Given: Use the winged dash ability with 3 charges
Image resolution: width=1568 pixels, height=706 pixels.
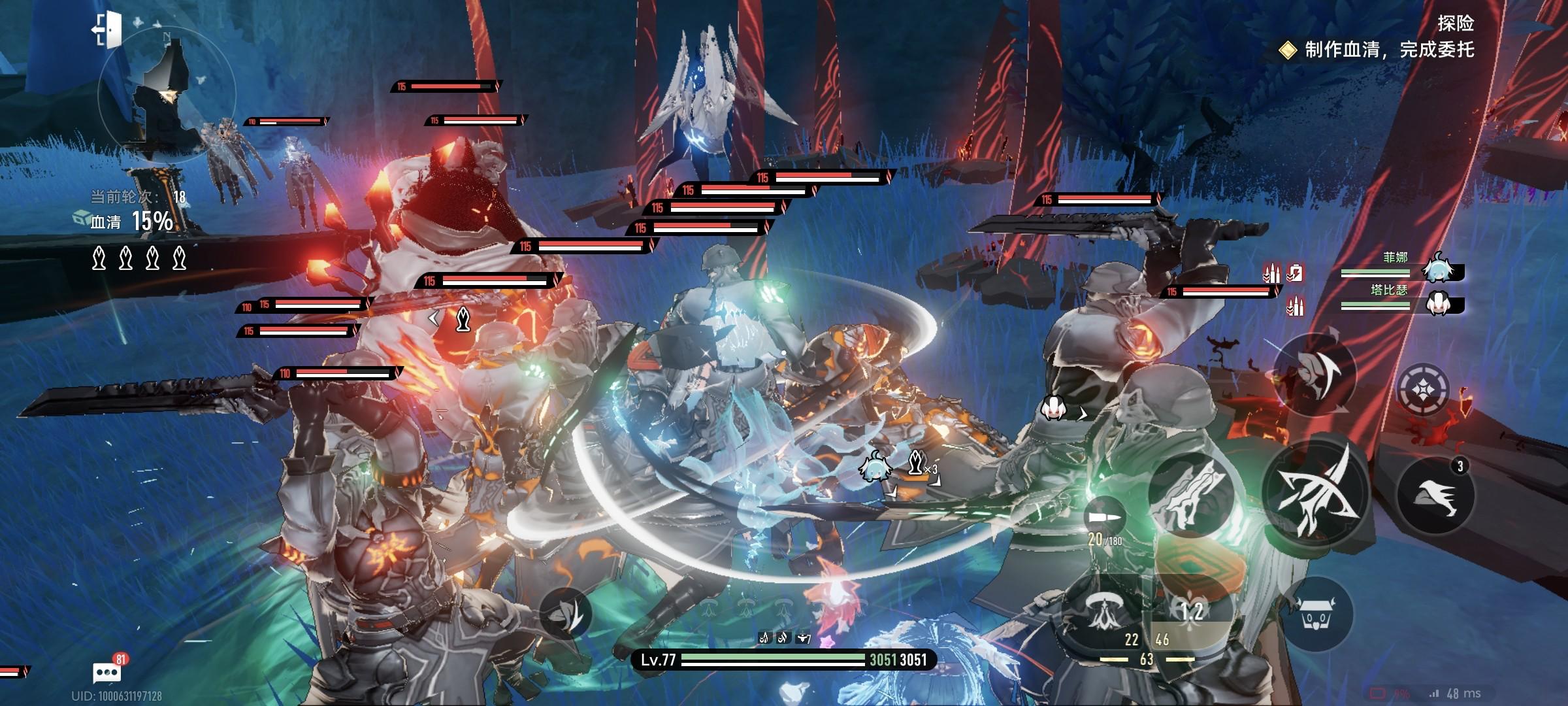Looking at the screenshot, I should [1435, 496].
